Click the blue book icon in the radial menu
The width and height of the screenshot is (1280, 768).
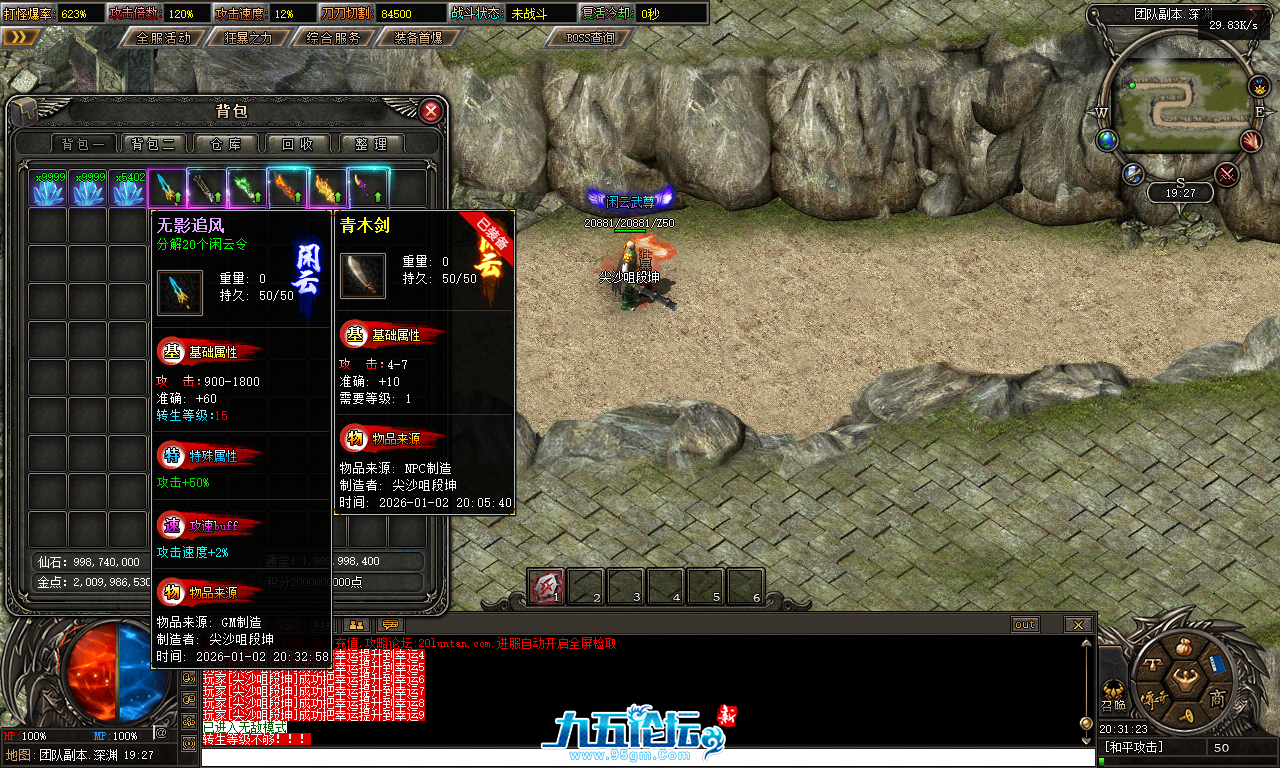click(x=1217, y=663)
